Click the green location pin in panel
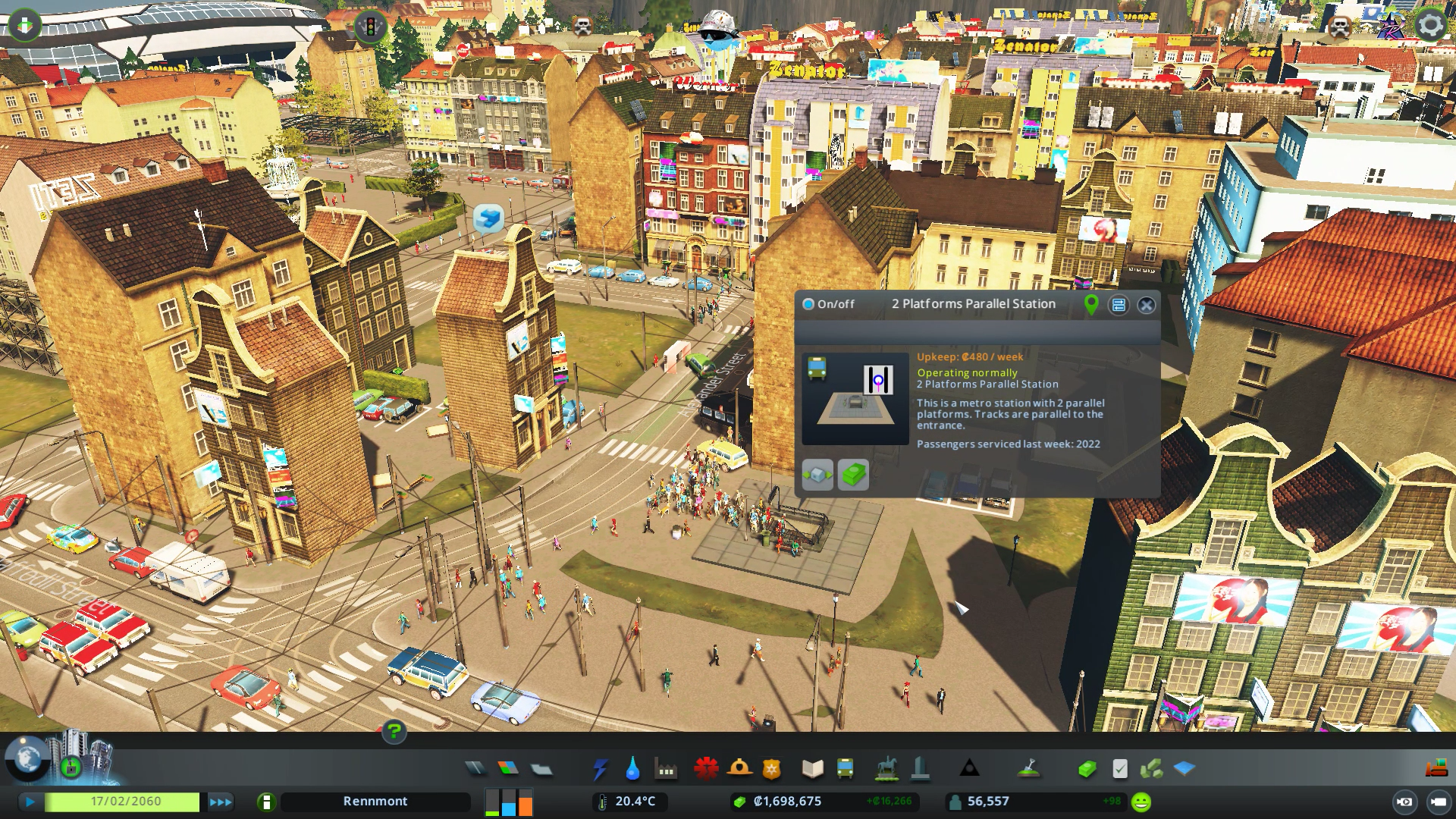 coord(1091,305)
